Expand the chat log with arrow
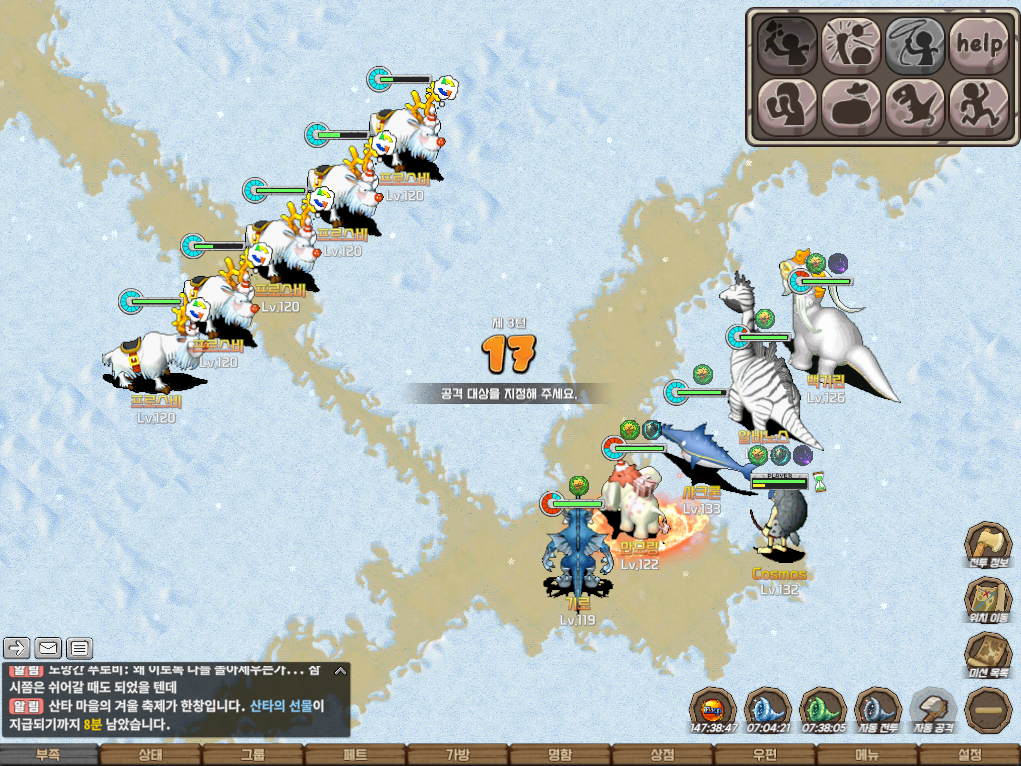The image size is (1021, 766). click(x=341, y=671)
